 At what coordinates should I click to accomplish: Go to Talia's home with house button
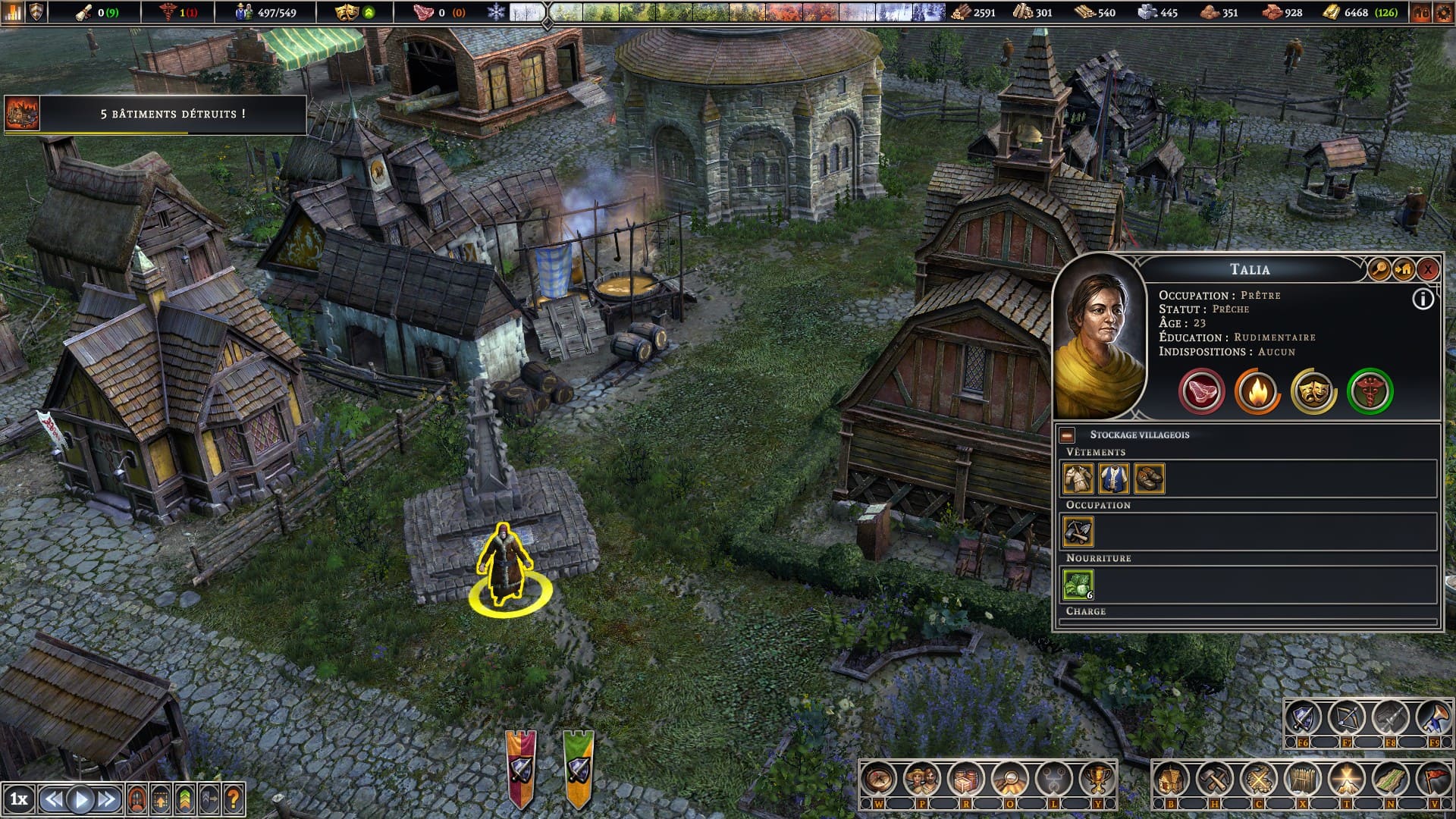pyautogui.click(x=1403, y=268)
